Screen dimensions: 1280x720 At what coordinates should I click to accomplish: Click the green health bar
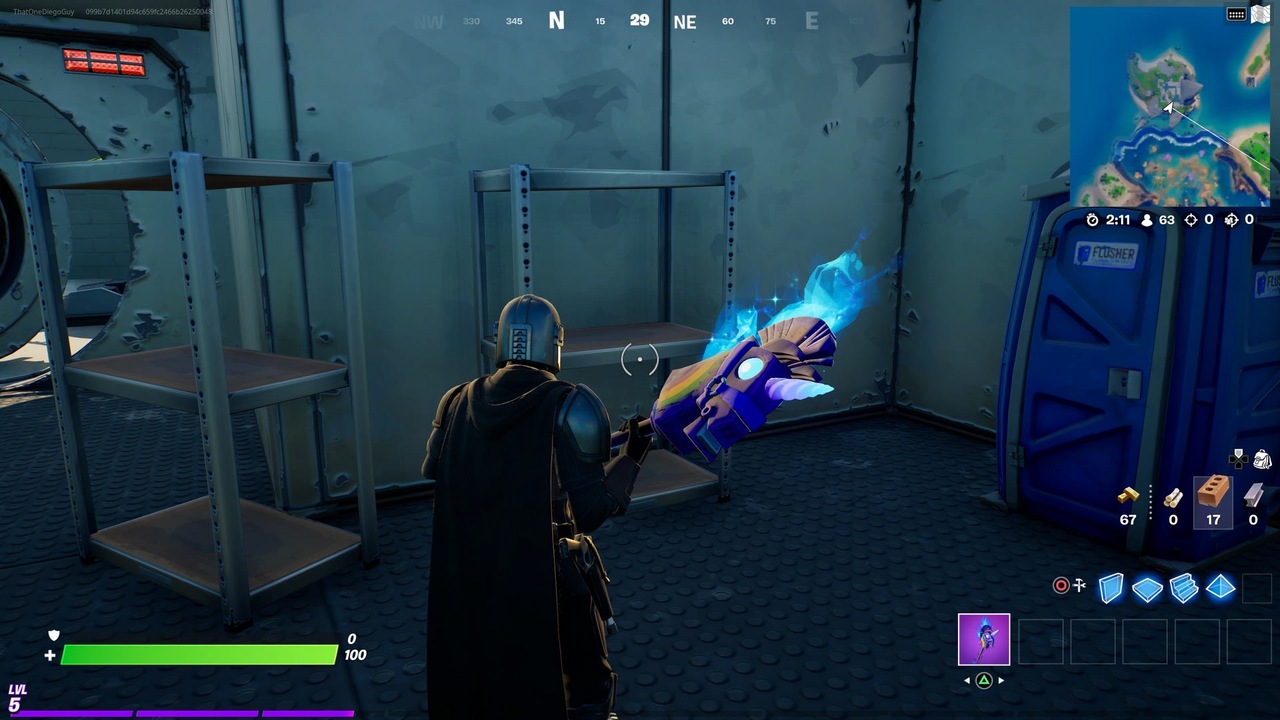tap(200, 655)
